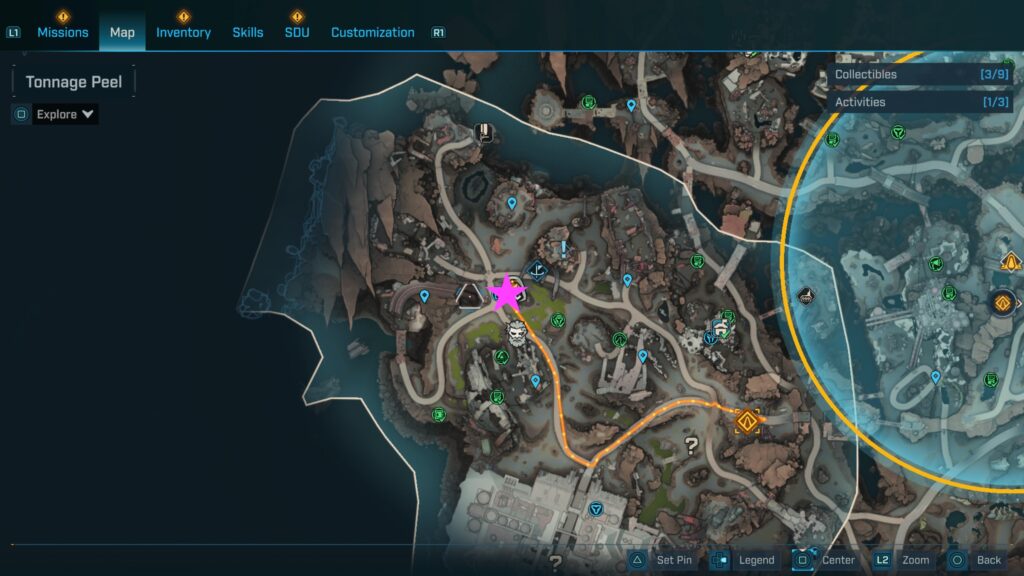Go to the Skills tab

(x=248, y=32)
